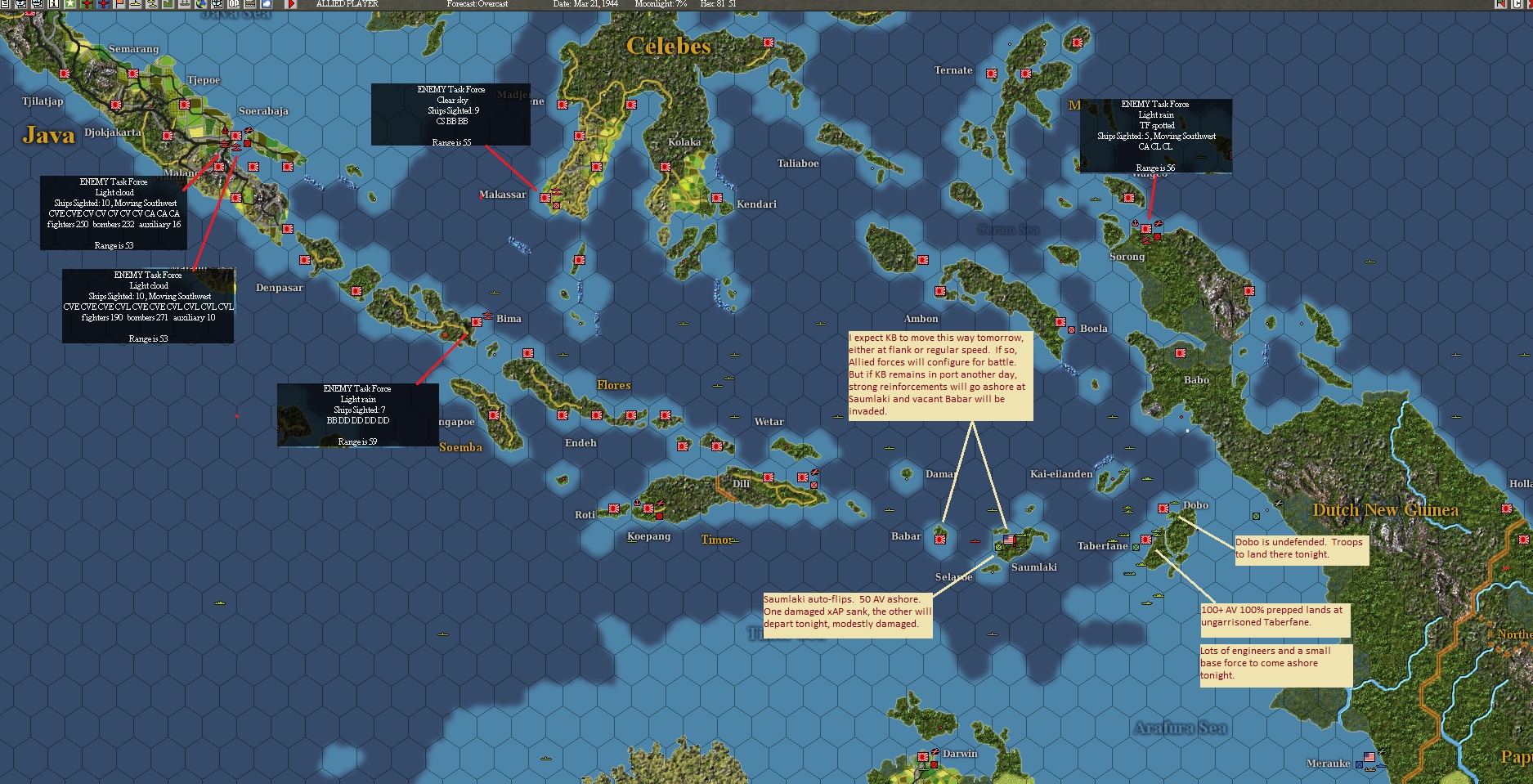
Task: Click the Allied task force icon at Merauke
Action: pos(1382,766)
